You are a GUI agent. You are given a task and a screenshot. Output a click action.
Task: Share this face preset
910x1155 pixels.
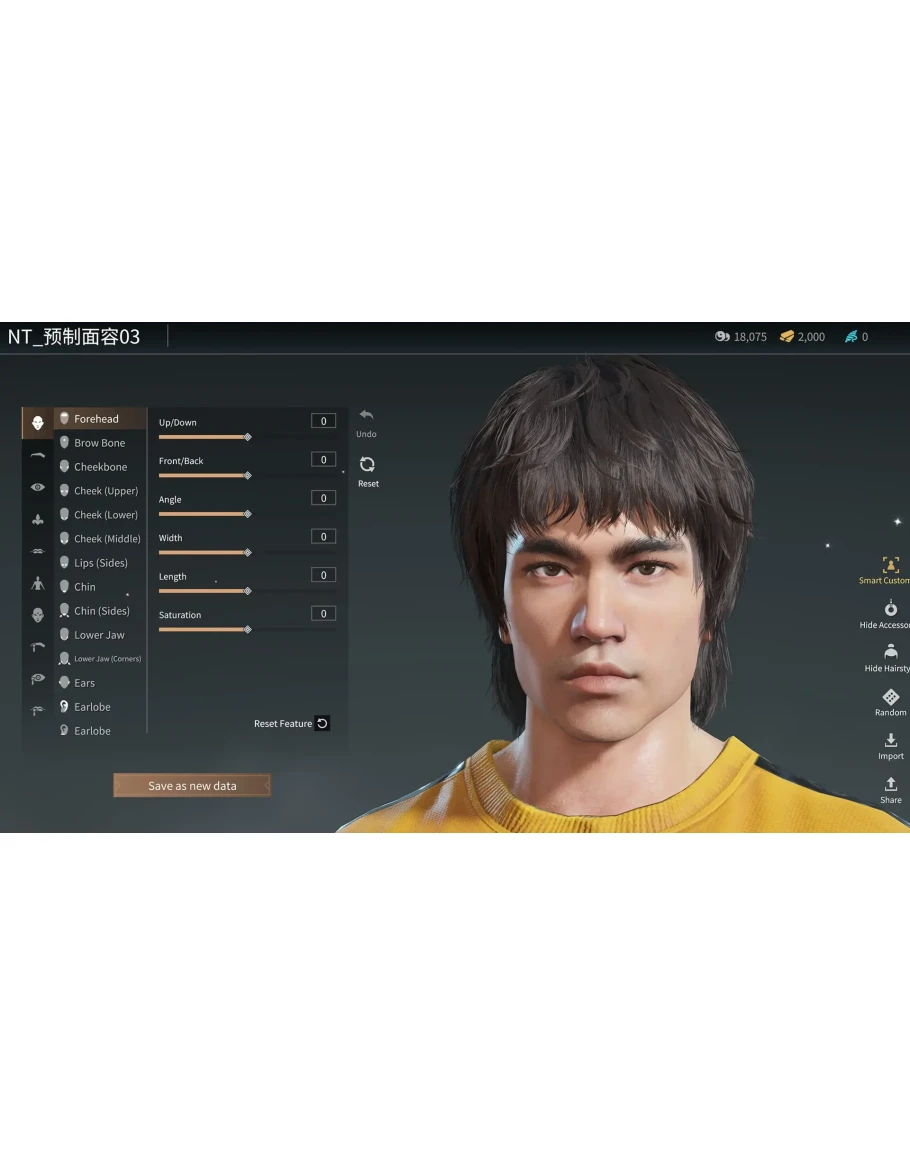890,790
